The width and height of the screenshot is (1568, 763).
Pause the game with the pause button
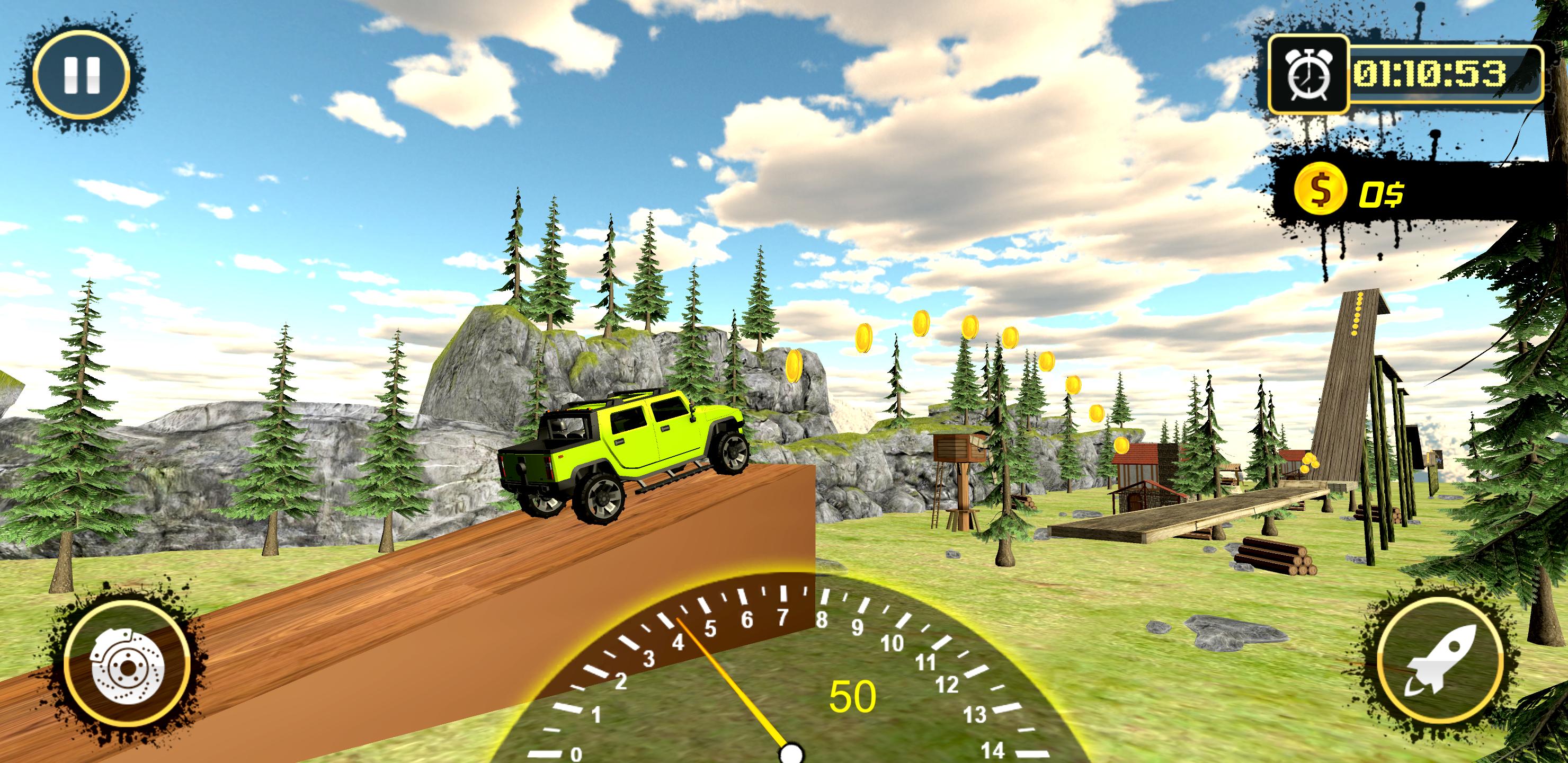click(81, 75)
